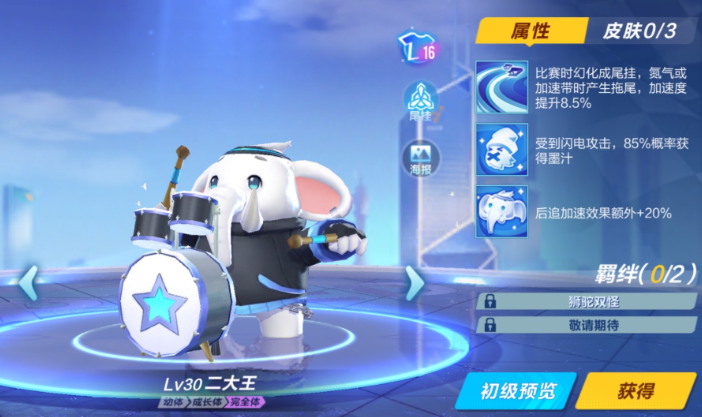
Task: Open the locked 狮驼双怪 bond
Action: coord(585,300)
